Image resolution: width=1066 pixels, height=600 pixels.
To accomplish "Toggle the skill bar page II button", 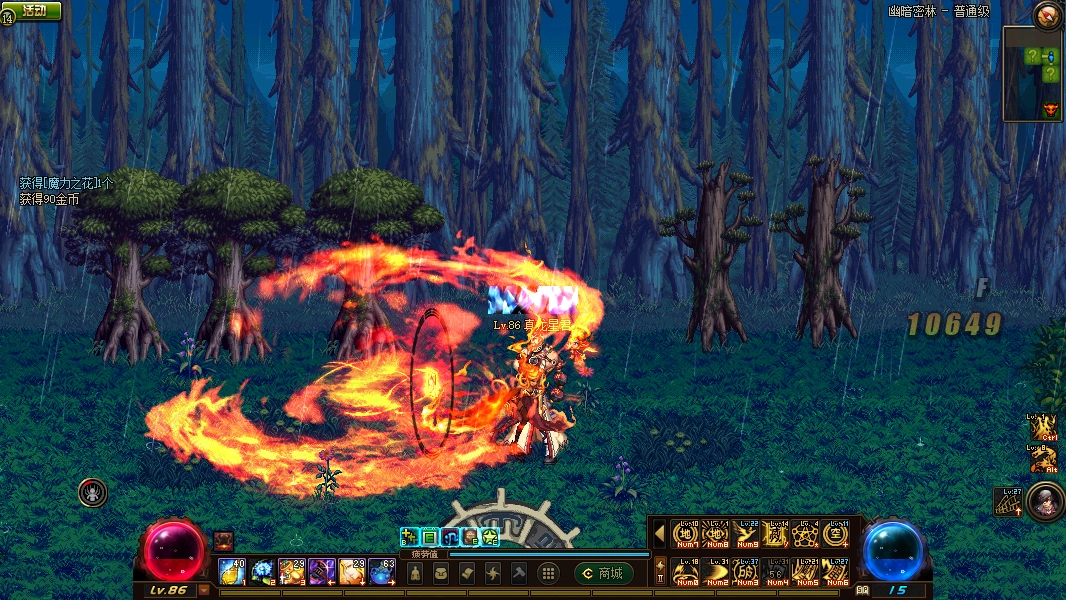I will (x=660, y=573).
